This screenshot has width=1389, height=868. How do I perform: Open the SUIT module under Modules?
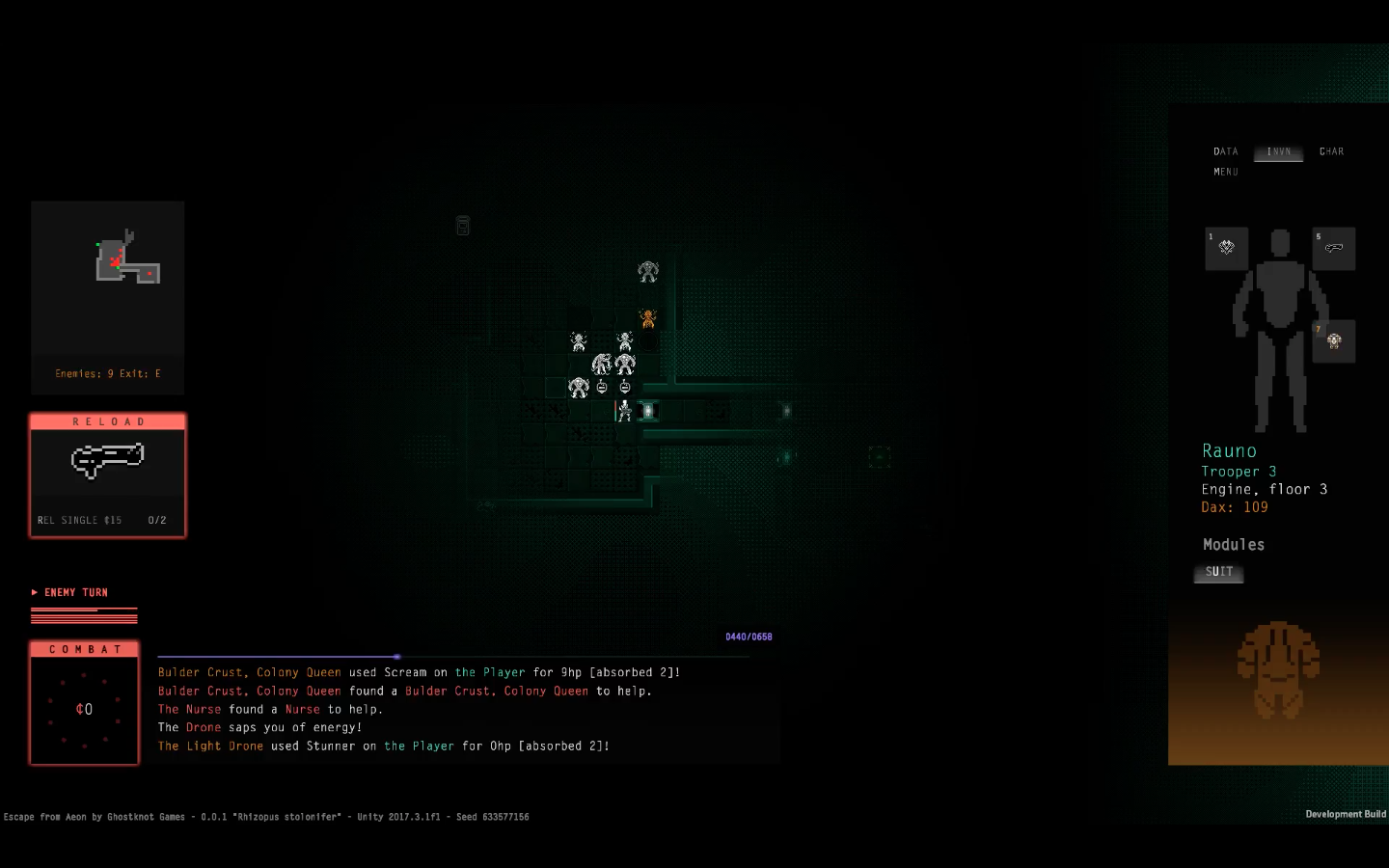[x=1218, y=571]
